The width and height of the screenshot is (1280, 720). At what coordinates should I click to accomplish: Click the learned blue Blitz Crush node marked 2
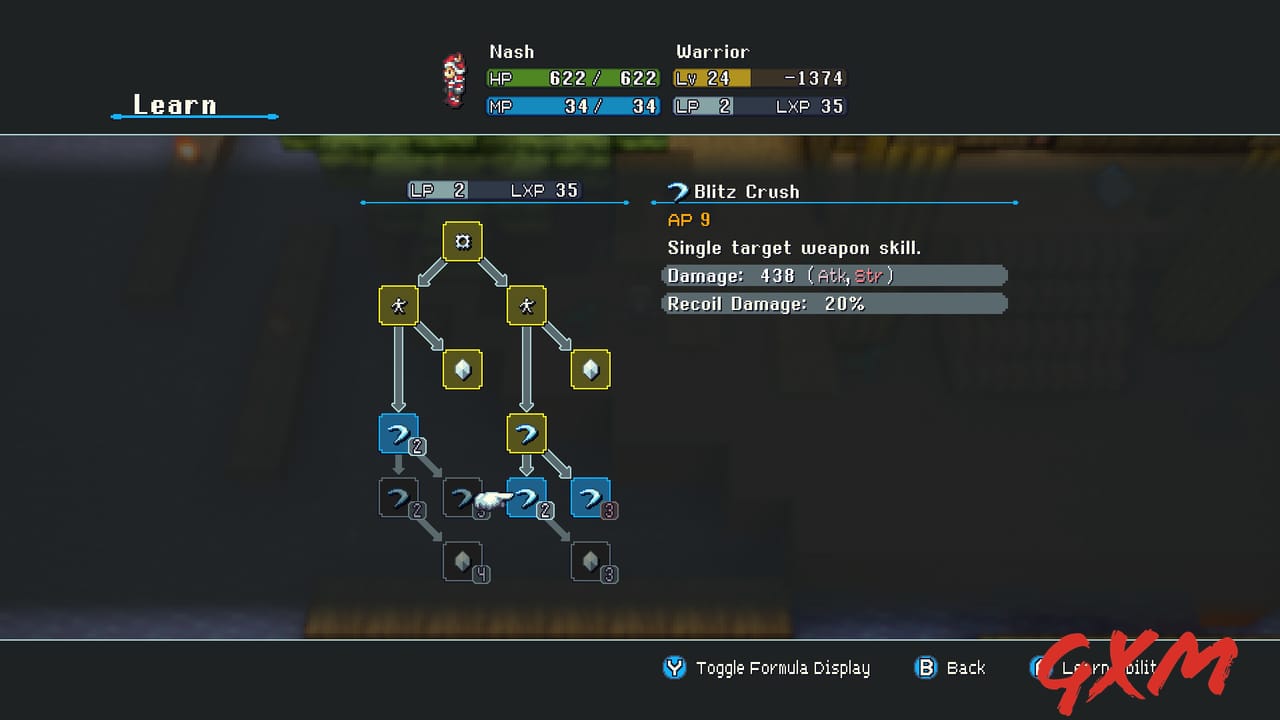pyautogui.click(x=399, y=433)
